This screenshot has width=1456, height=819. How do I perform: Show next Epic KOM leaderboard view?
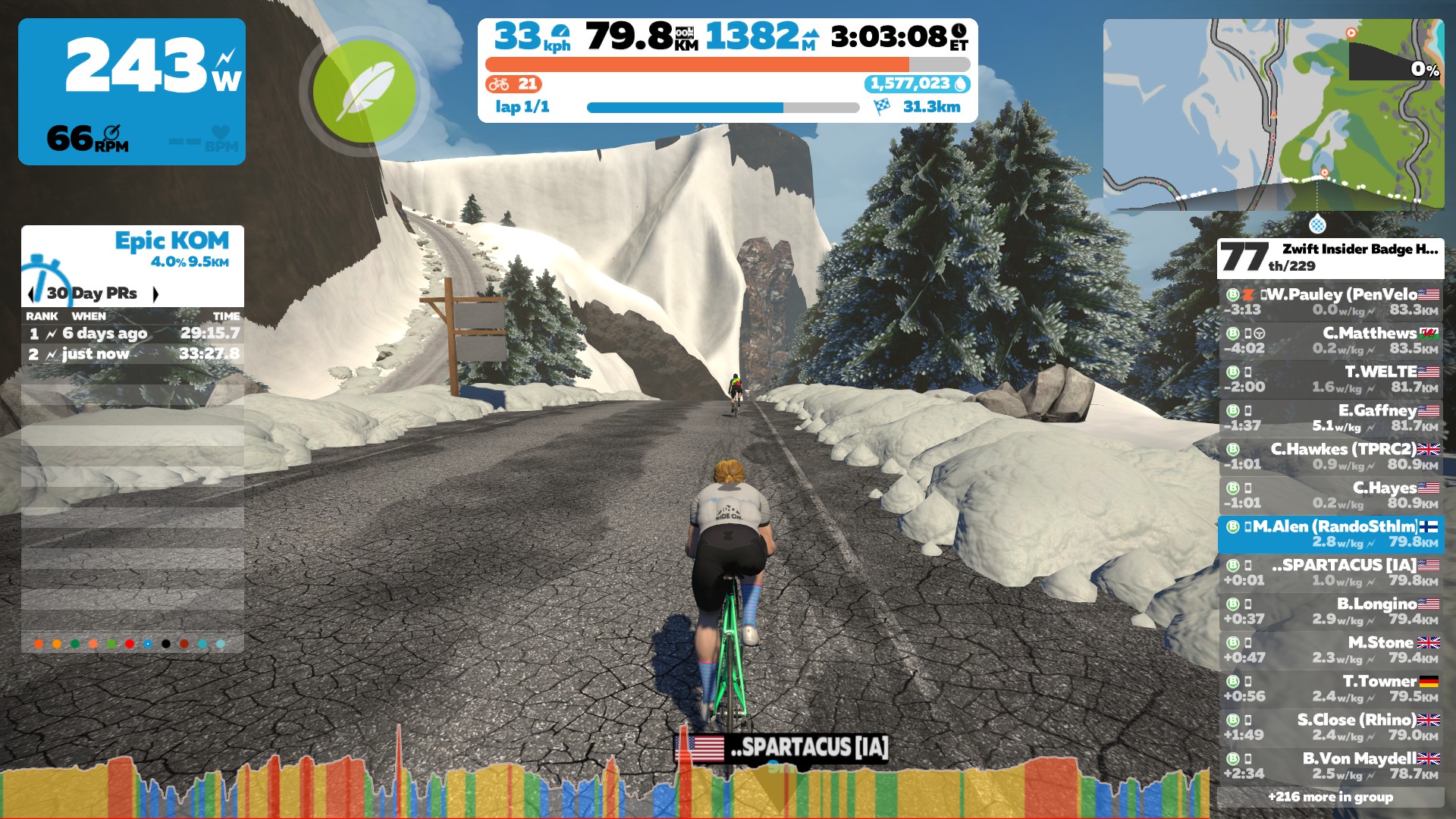[155, 293]
